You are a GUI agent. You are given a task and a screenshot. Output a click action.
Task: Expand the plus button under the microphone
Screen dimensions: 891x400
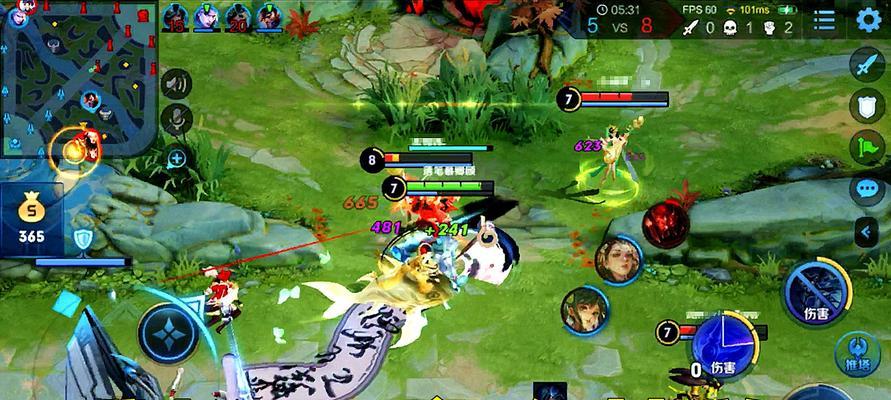(x=177, y=158)
